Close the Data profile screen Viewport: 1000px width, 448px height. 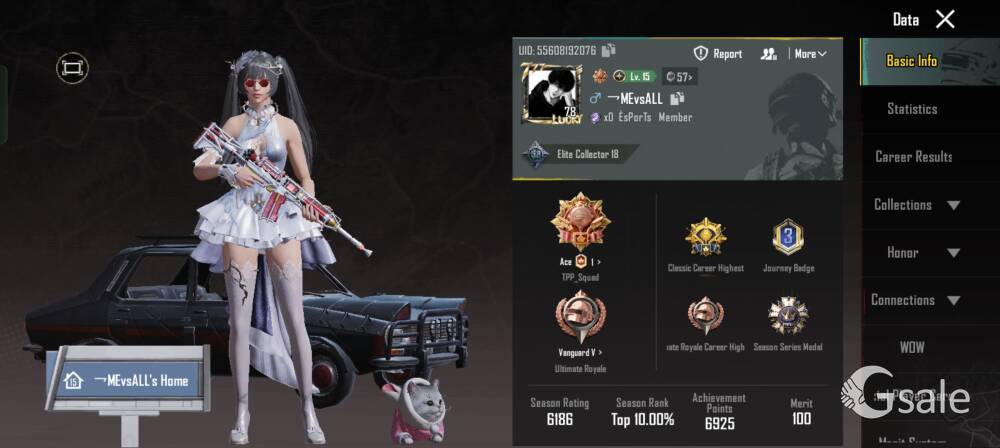945,19
